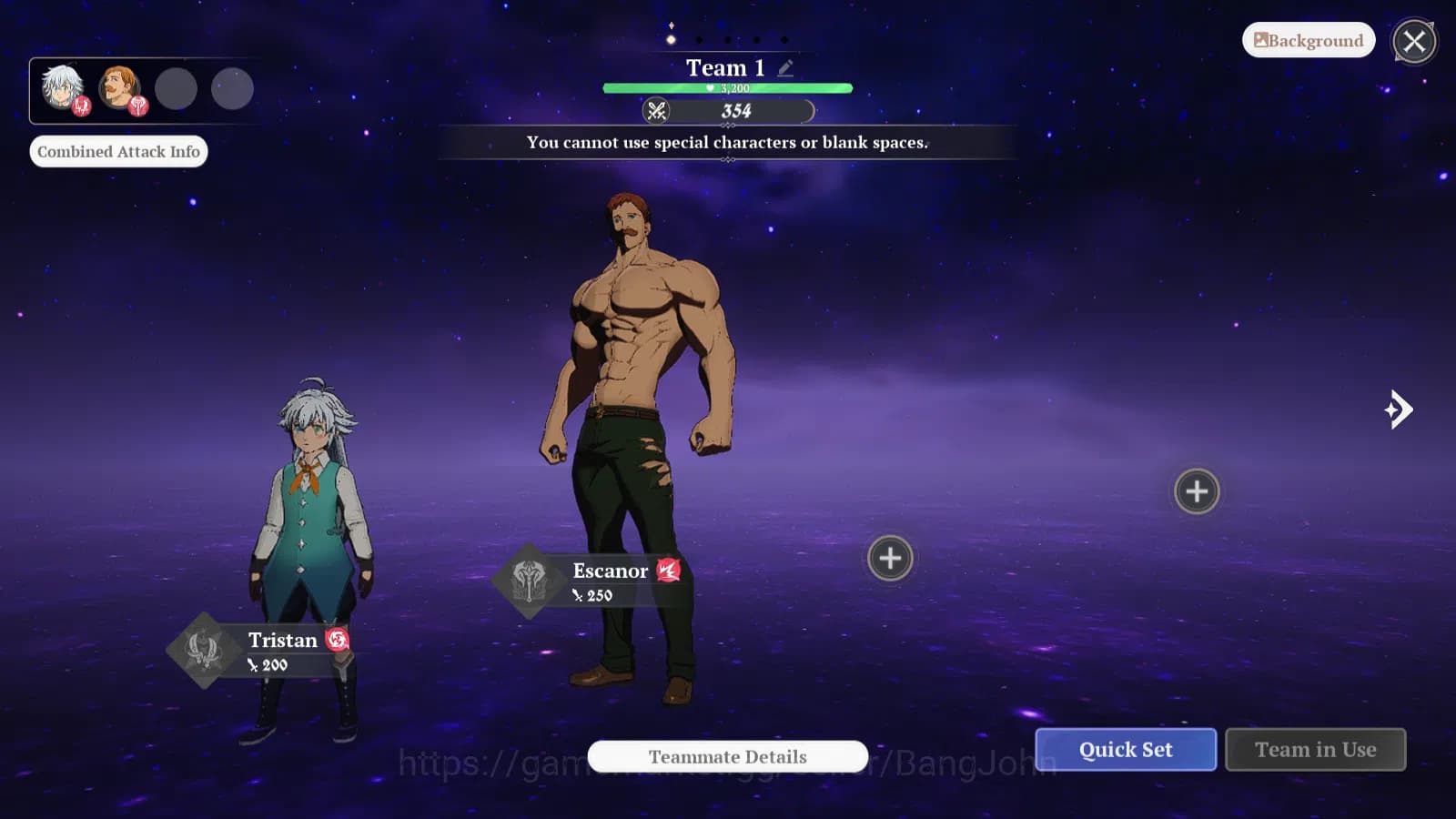
Task: Open the add character slot on the far right
Action: (1196, 491)
